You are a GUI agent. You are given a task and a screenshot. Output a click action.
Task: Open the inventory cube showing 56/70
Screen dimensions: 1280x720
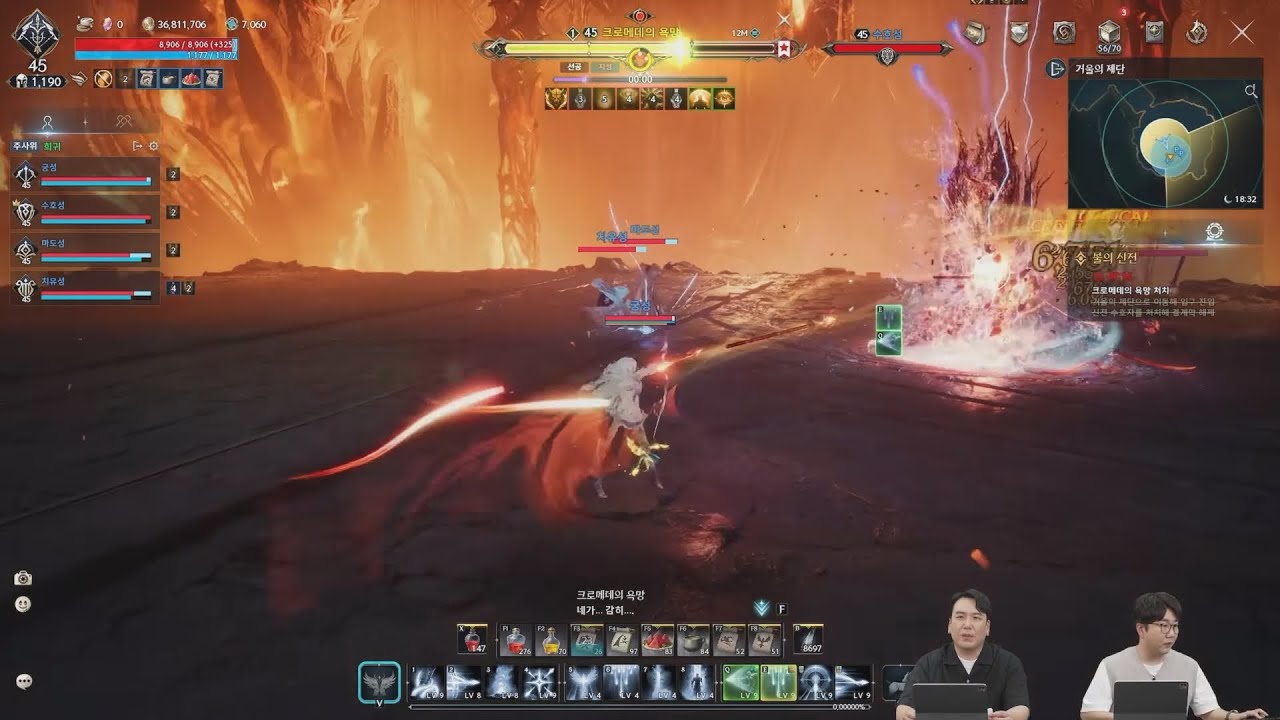[1108, 34]
